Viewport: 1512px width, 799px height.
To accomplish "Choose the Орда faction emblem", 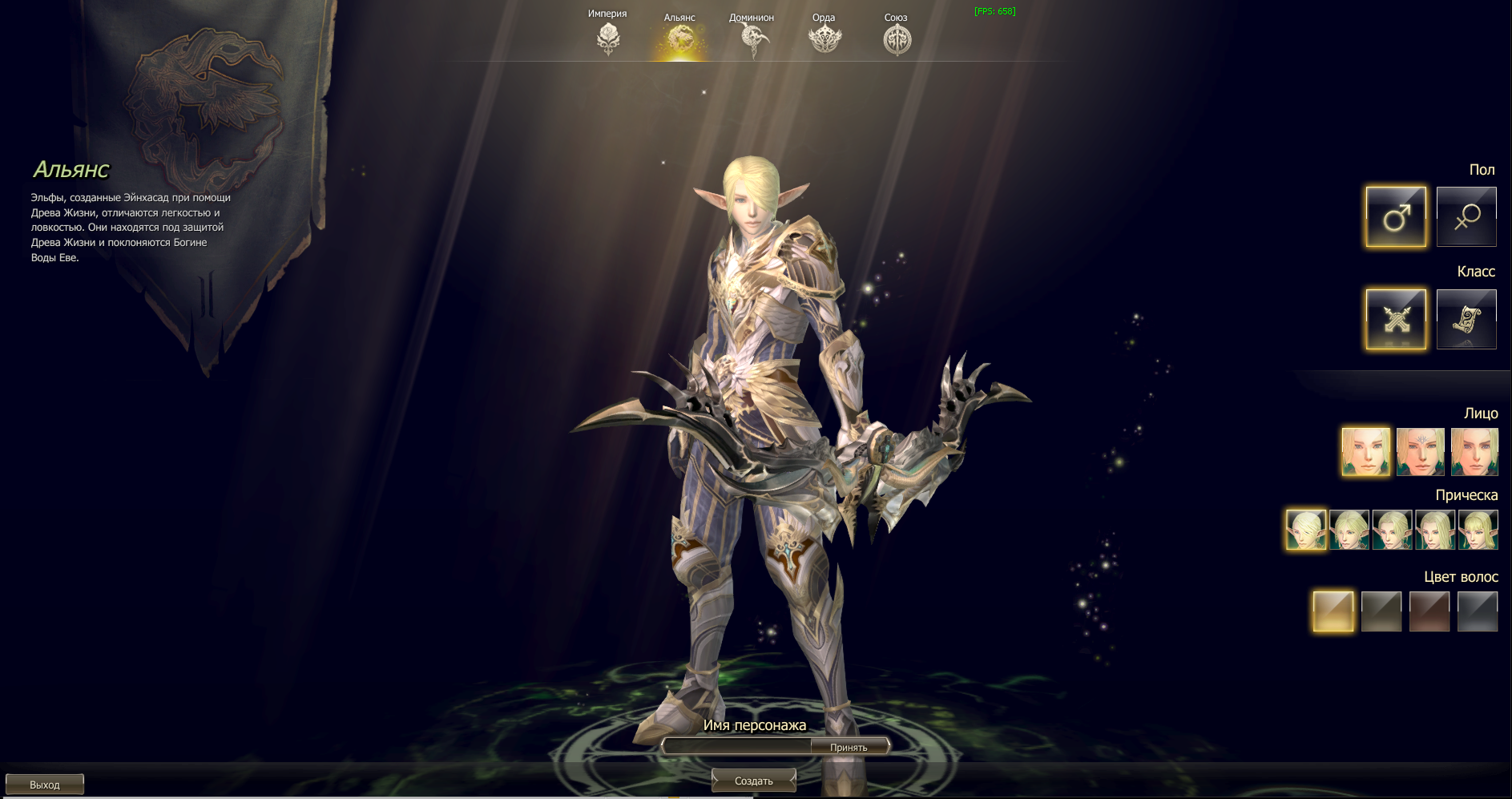I will (x=825, y=38).
